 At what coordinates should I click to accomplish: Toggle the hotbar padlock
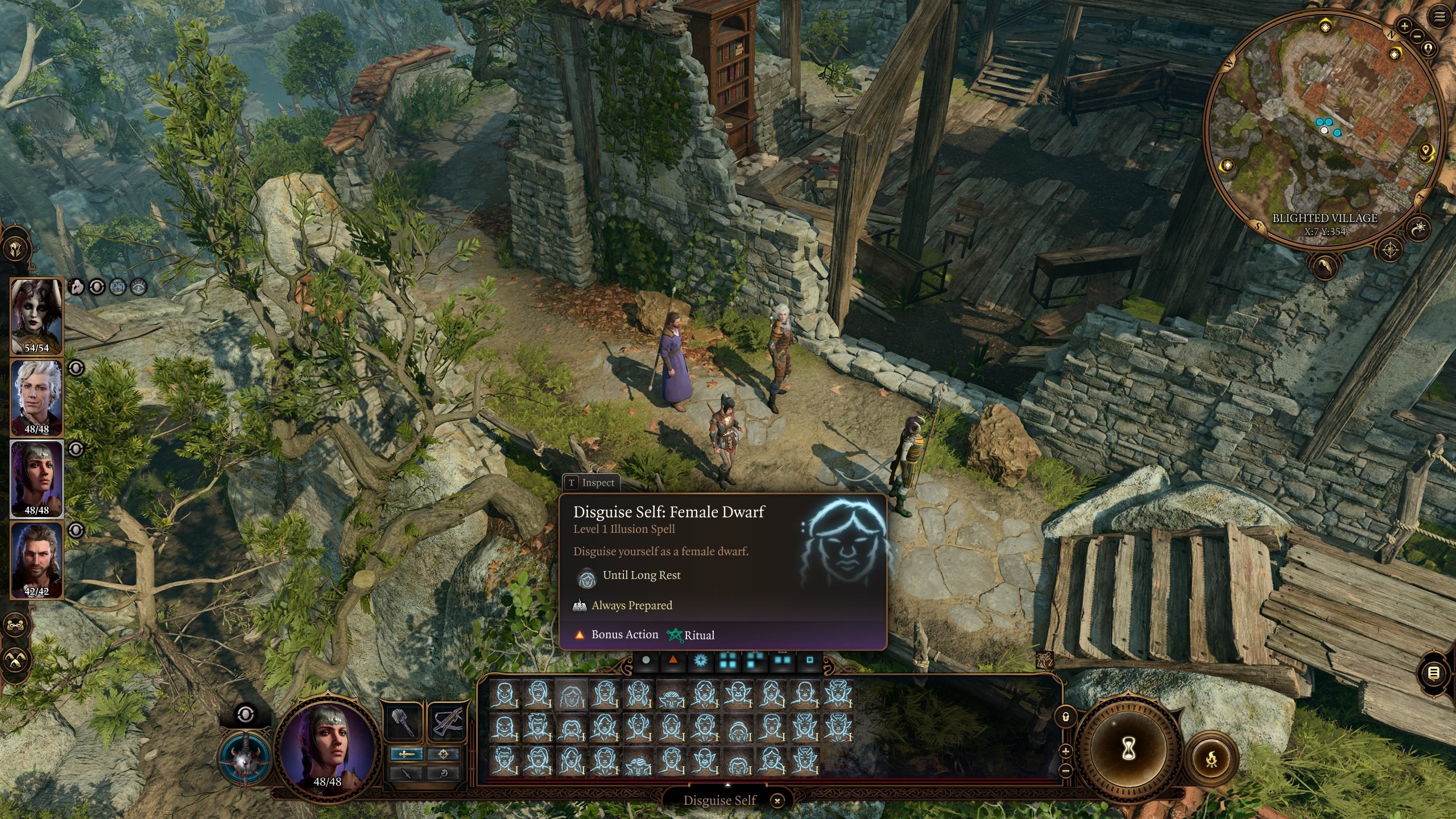pyautogui.click(x=1065, y=717)
